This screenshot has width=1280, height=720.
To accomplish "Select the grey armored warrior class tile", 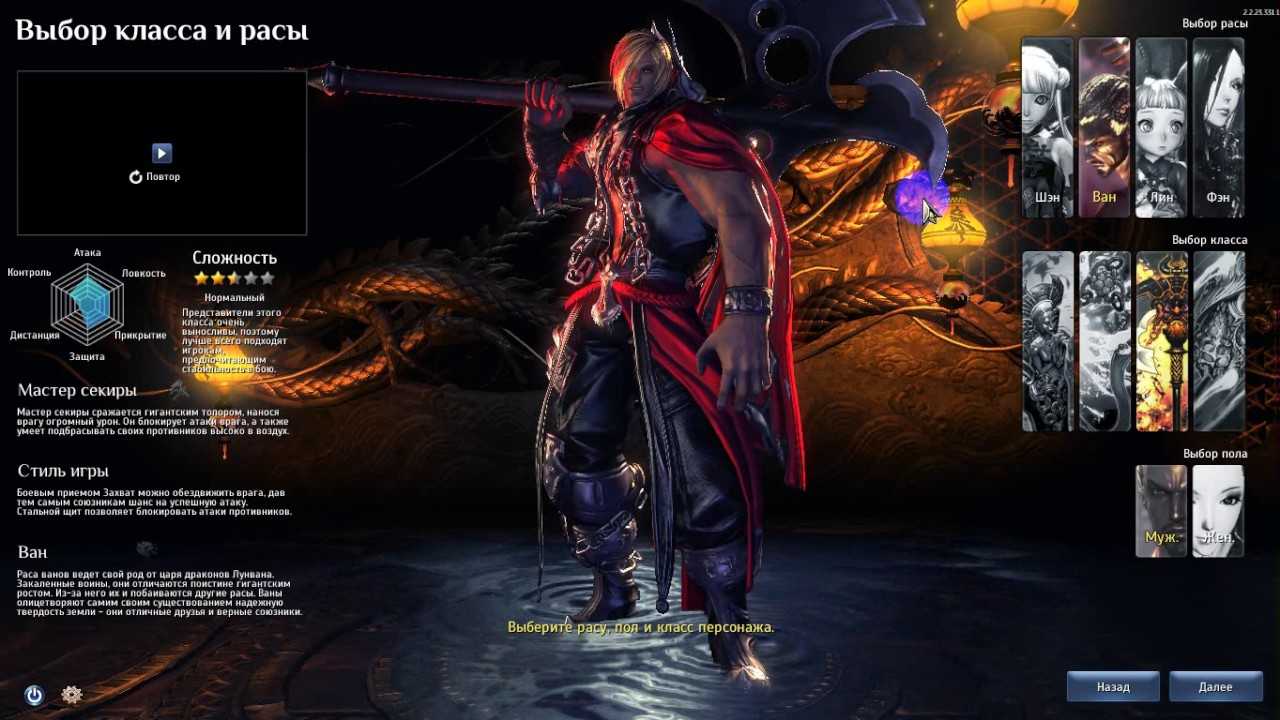I will (x=1047, y=341).
